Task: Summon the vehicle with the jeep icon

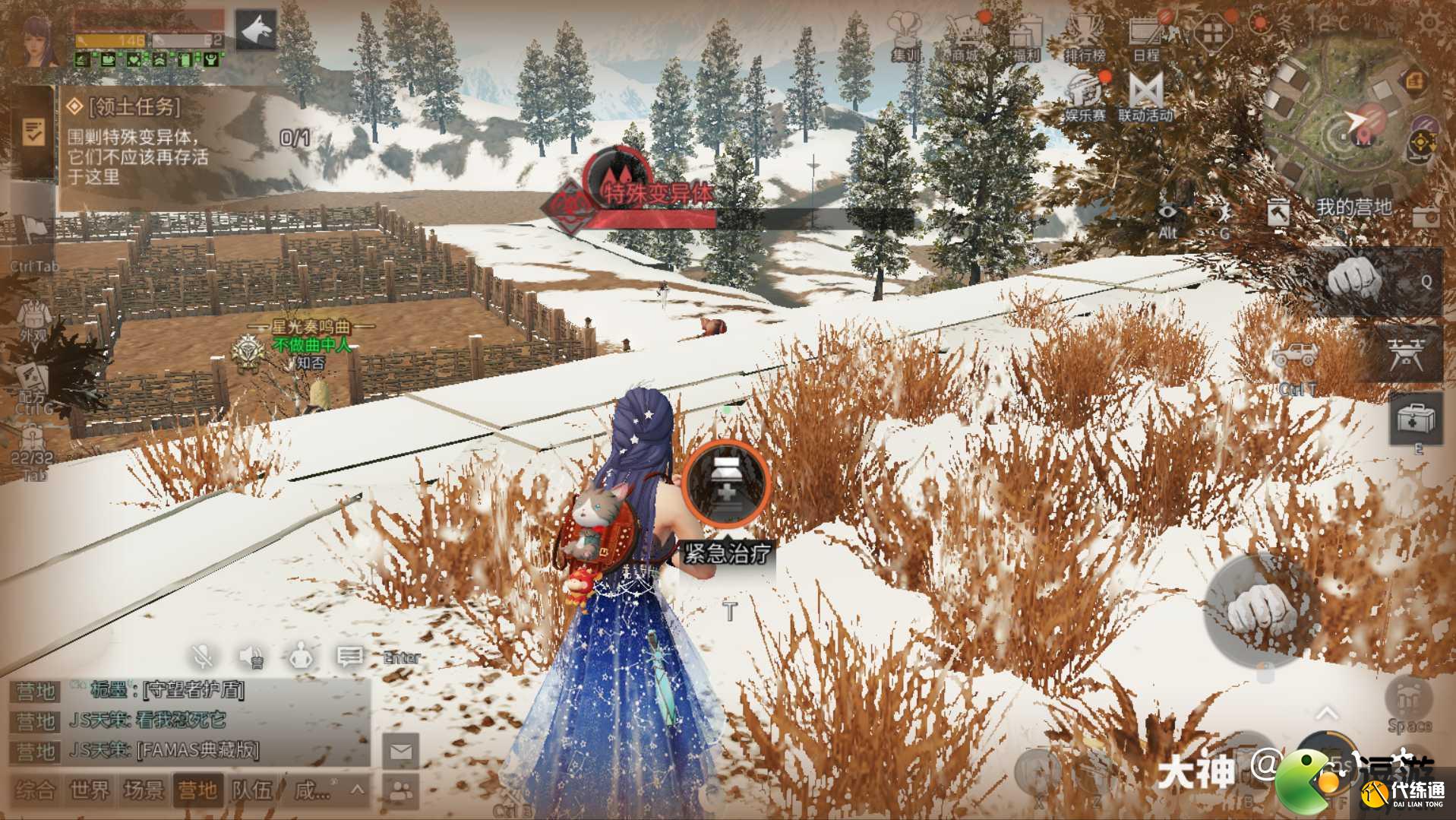Action: tap(1297, 355)
